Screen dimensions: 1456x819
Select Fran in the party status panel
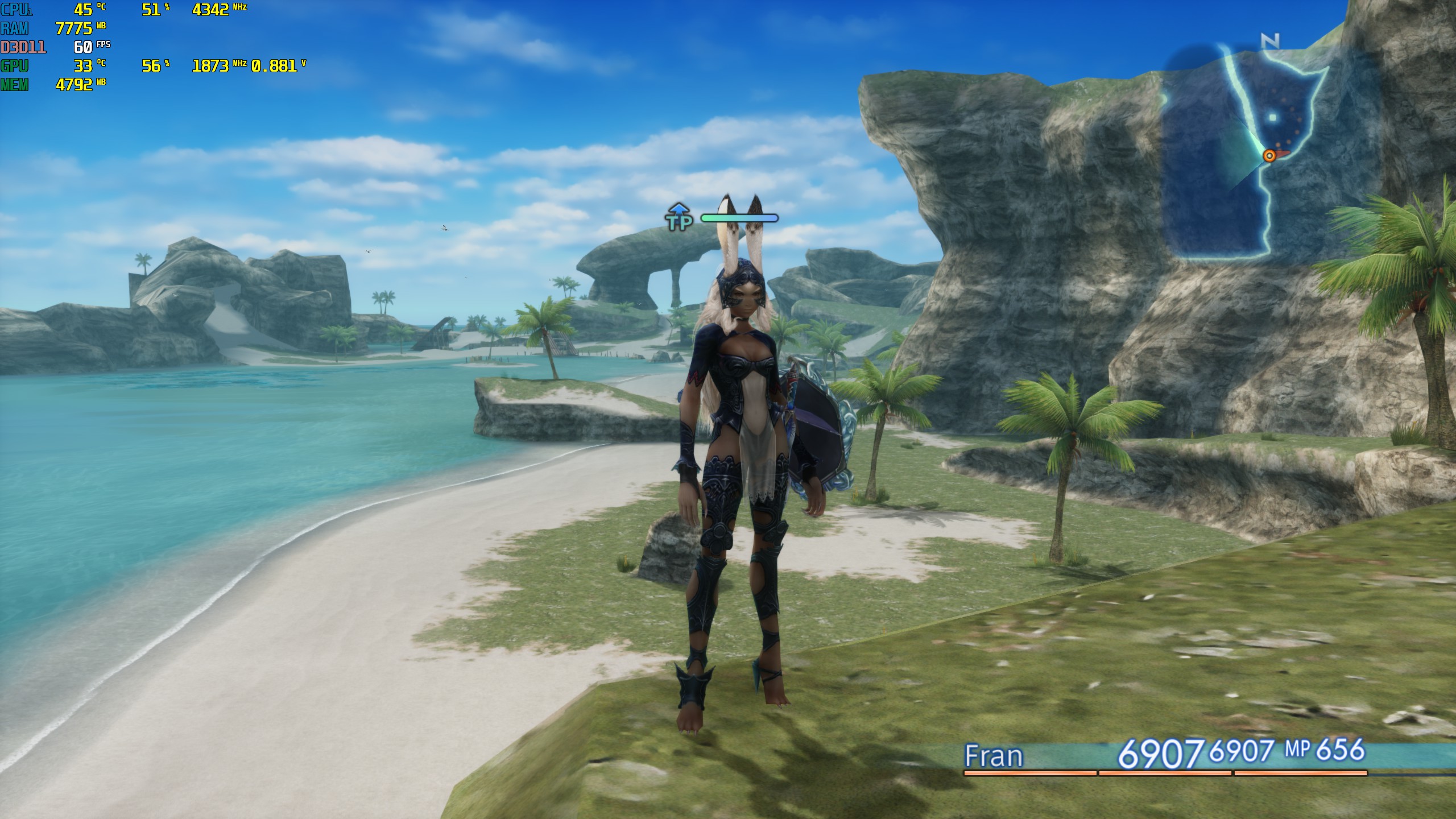pos(994,756)
